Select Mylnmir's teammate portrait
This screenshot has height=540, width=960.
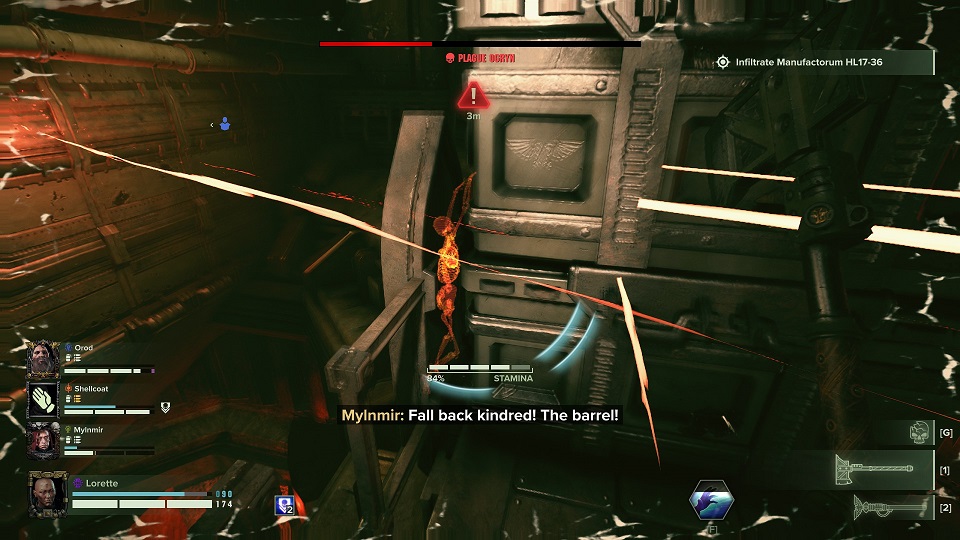(x=44, y=439)
